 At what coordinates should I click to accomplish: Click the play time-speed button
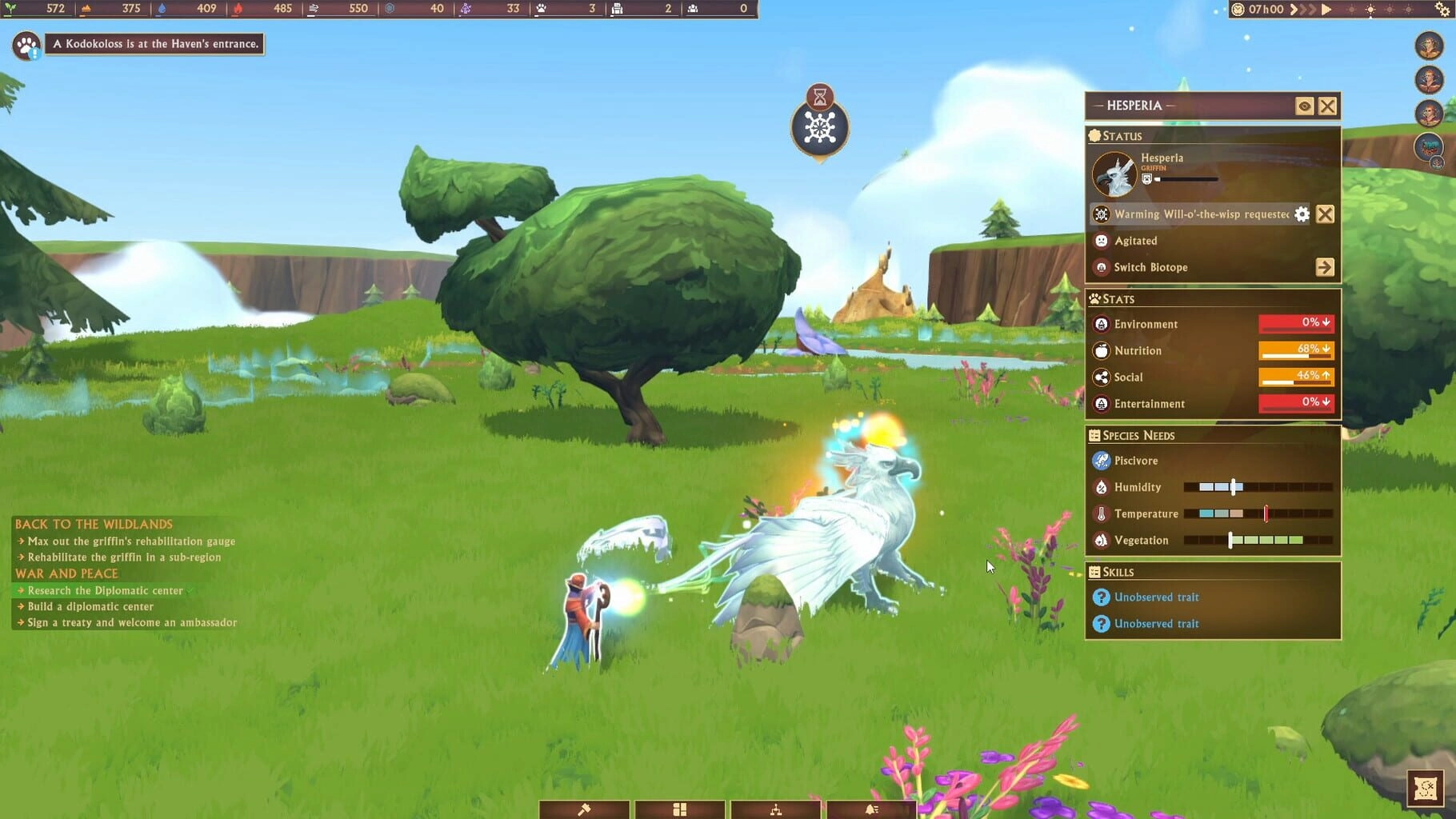[x=1326, y=10]
